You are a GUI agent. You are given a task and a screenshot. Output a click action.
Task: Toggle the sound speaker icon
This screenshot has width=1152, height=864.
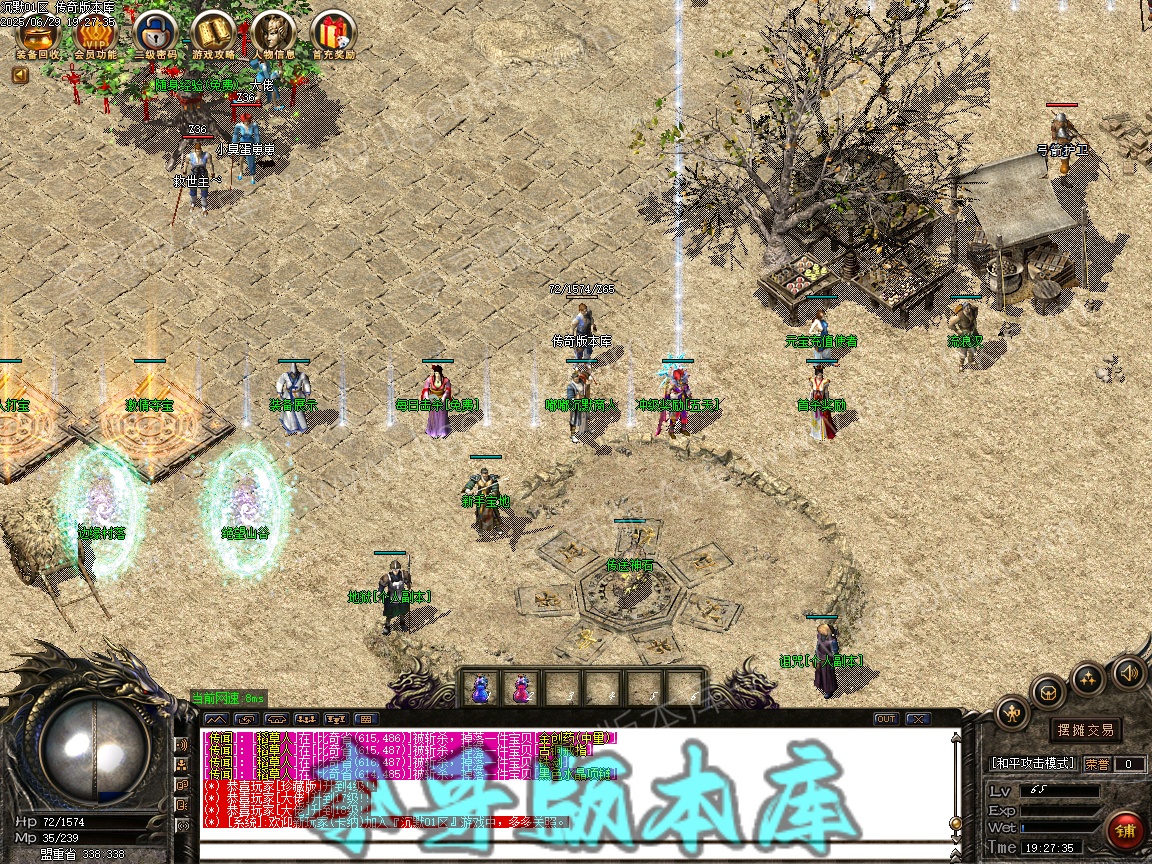[1129, 672]
